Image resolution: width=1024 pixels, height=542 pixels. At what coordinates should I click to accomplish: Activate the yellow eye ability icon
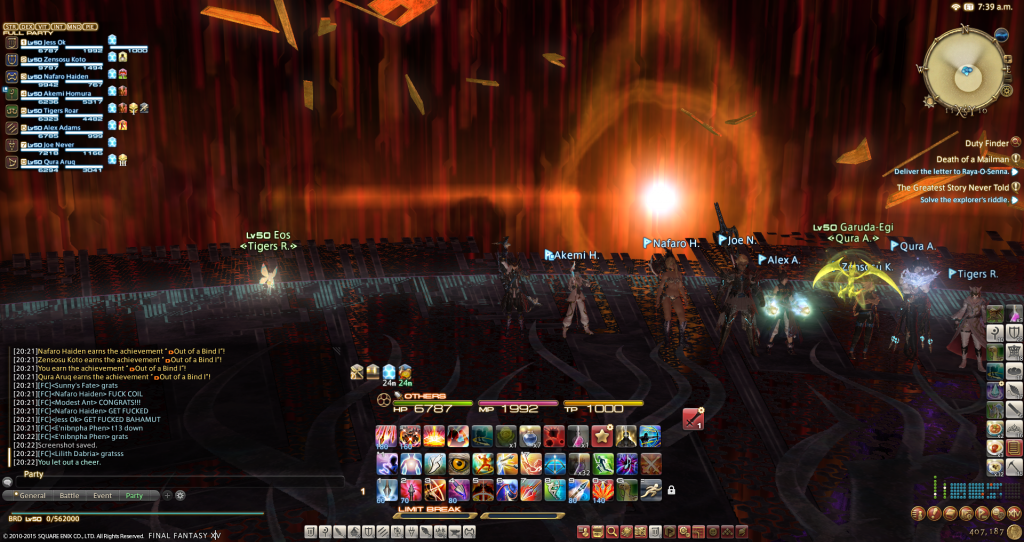click(x=458, y=464)
